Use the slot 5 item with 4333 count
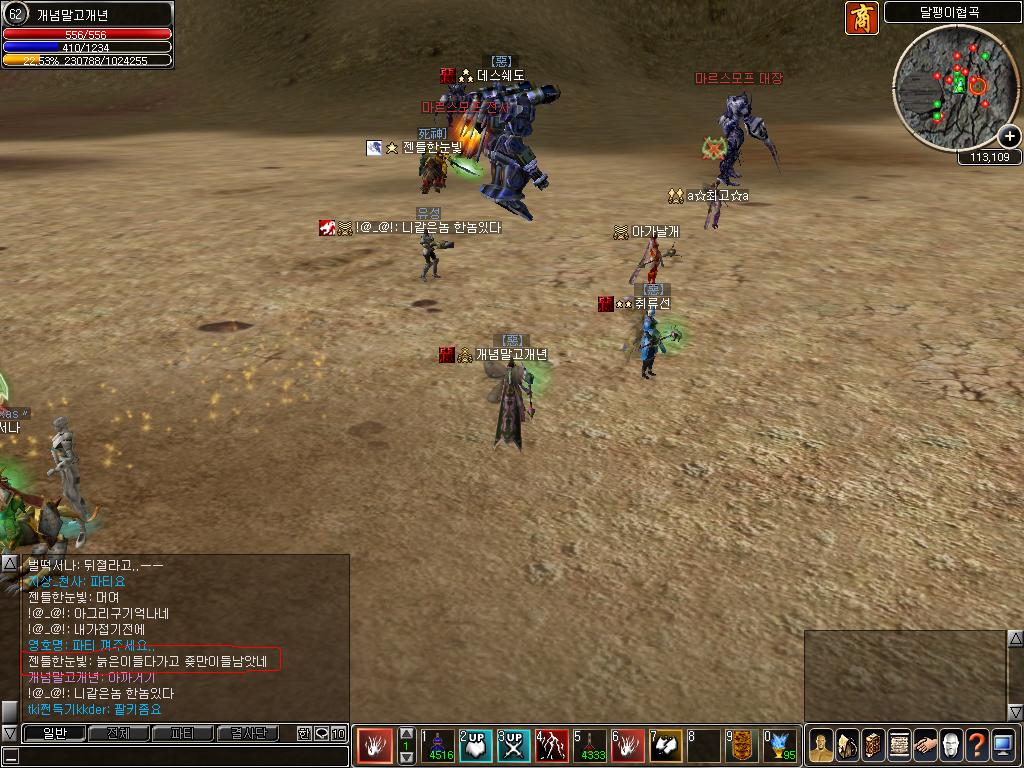This screenshot has height=768, width=1024. pos(590,746)
